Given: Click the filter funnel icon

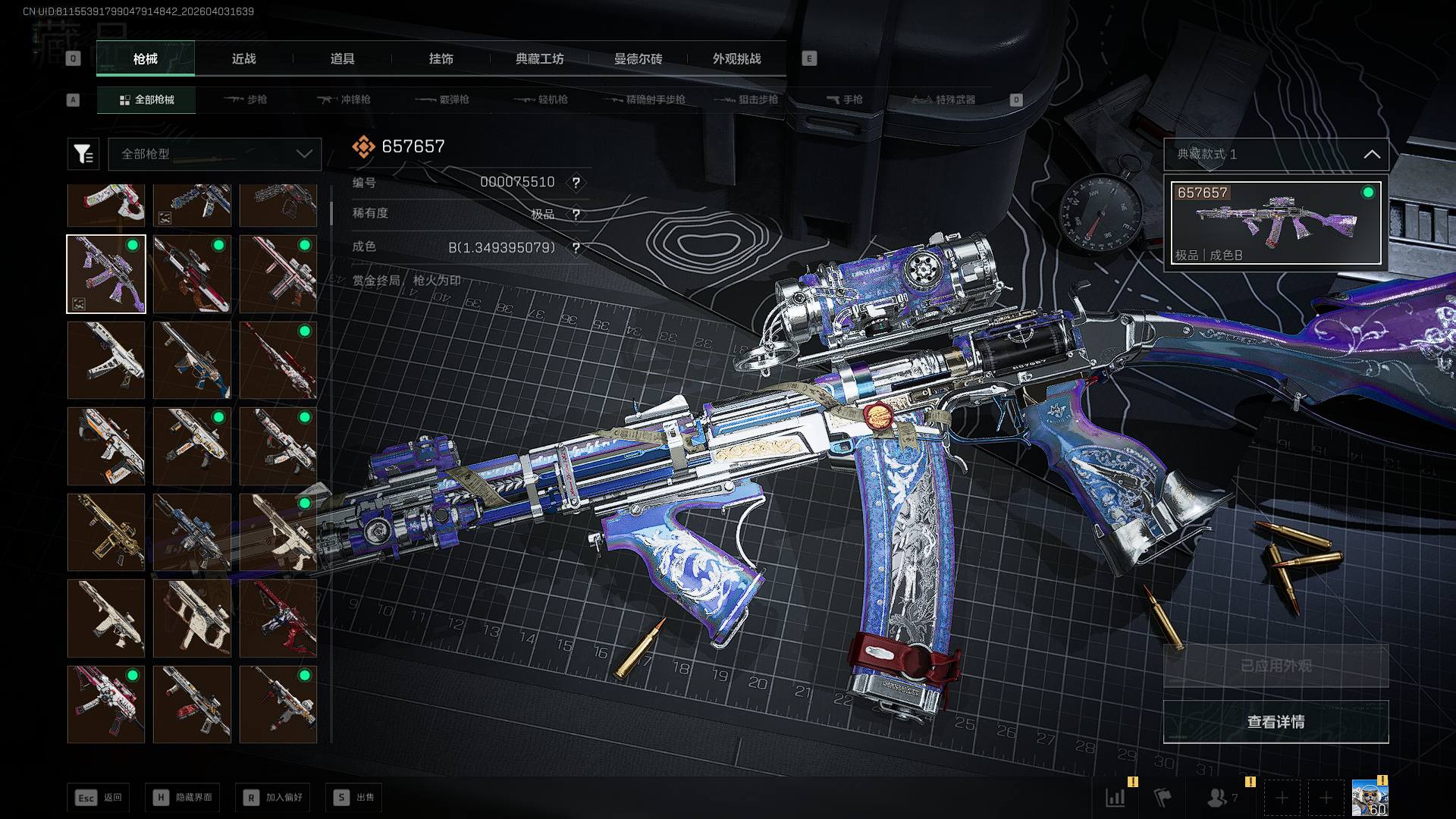Looking at the screenshot, I should 83,154.
